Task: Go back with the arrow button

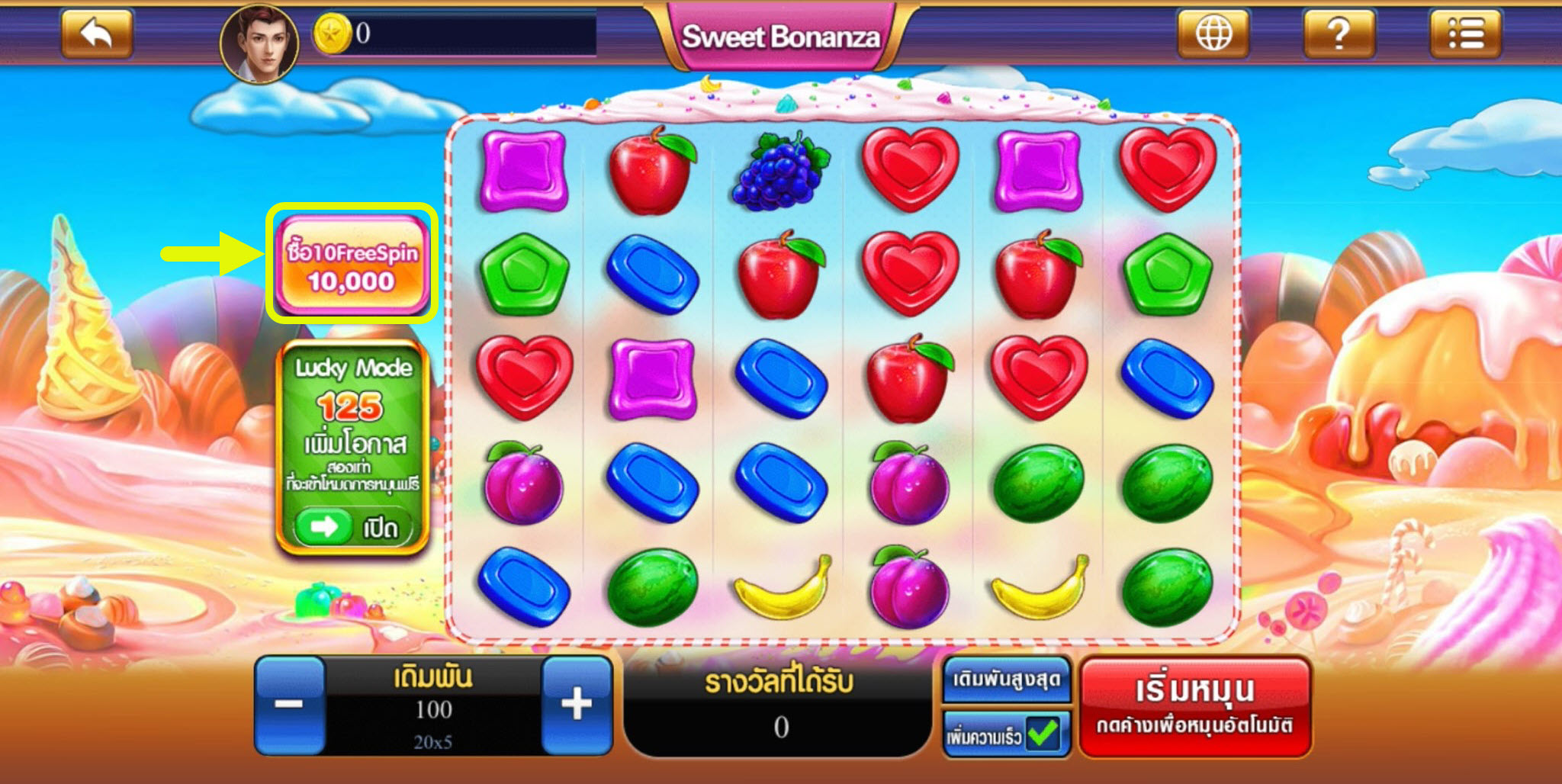Action: [x=97, y=34]
